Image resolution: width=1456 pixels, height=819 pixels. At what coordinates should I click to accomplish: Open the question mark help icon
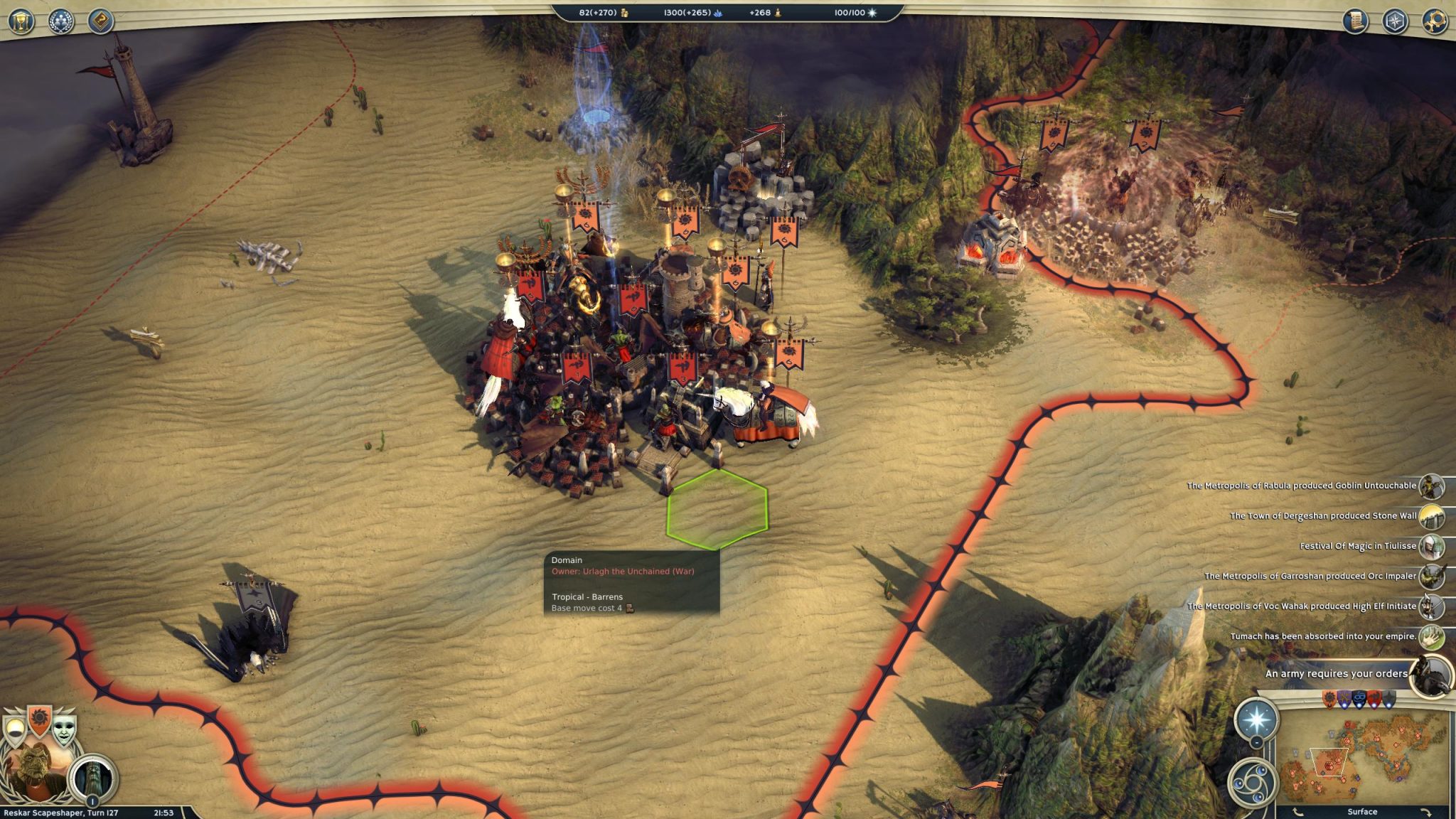(101, 21)
